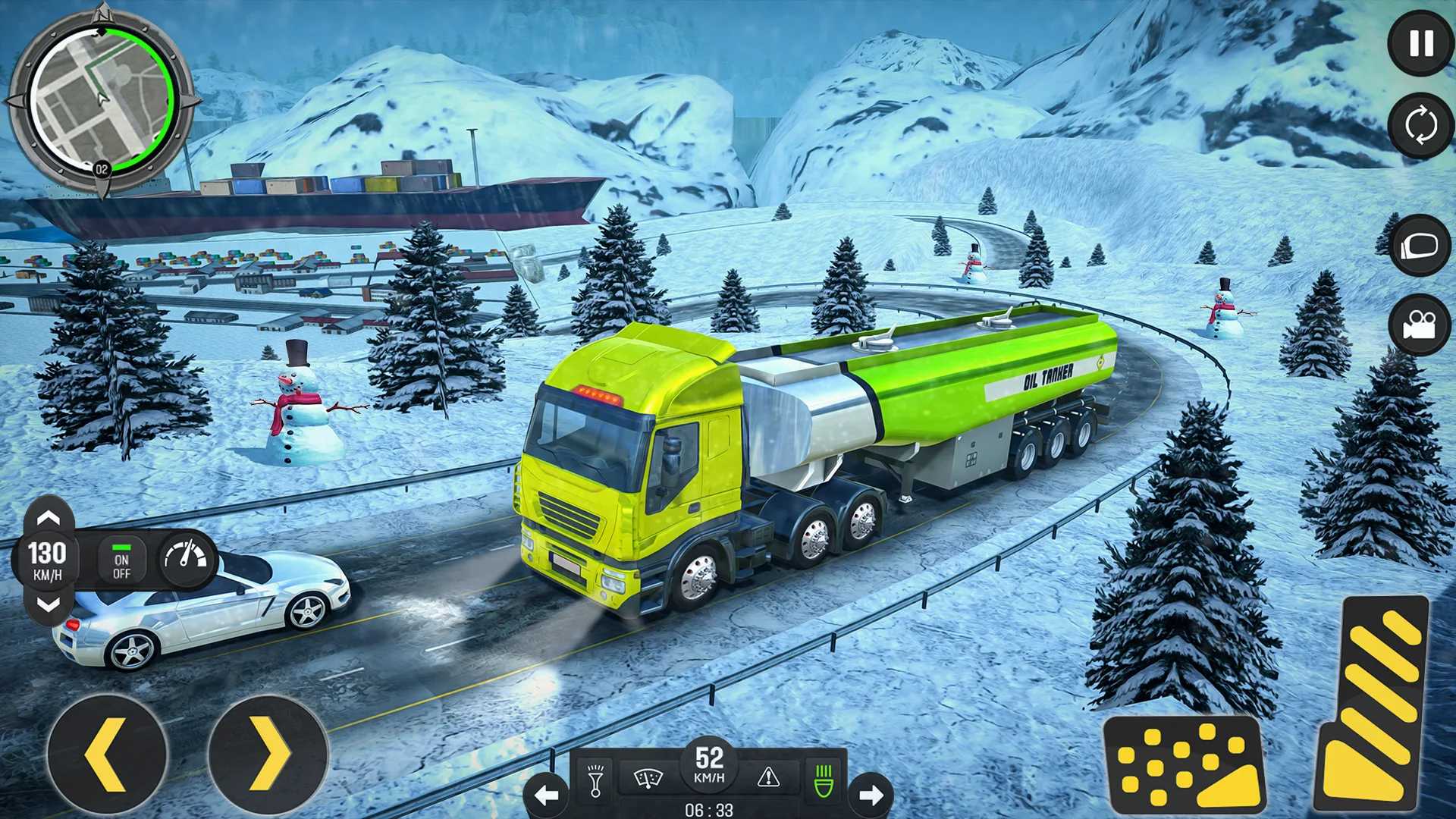Sound the horn
1456x819 pixels.
(595, 780)
